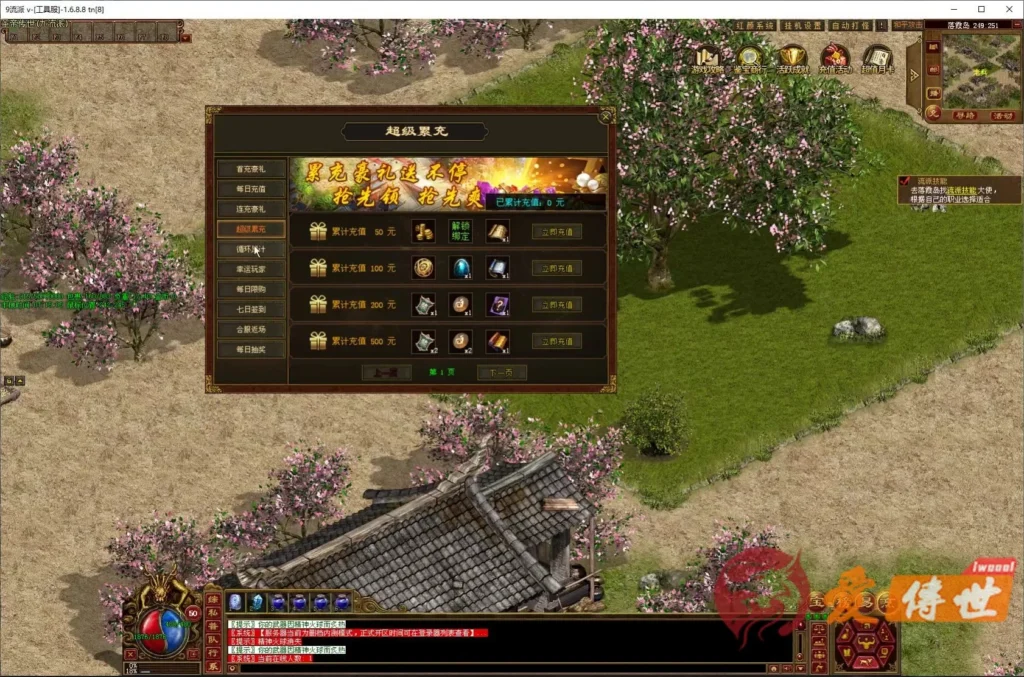Click 立即充值 for the 500 元 tier
Image resolution: width=1024 pixels, height=677 pixels.
coord(557,342)
